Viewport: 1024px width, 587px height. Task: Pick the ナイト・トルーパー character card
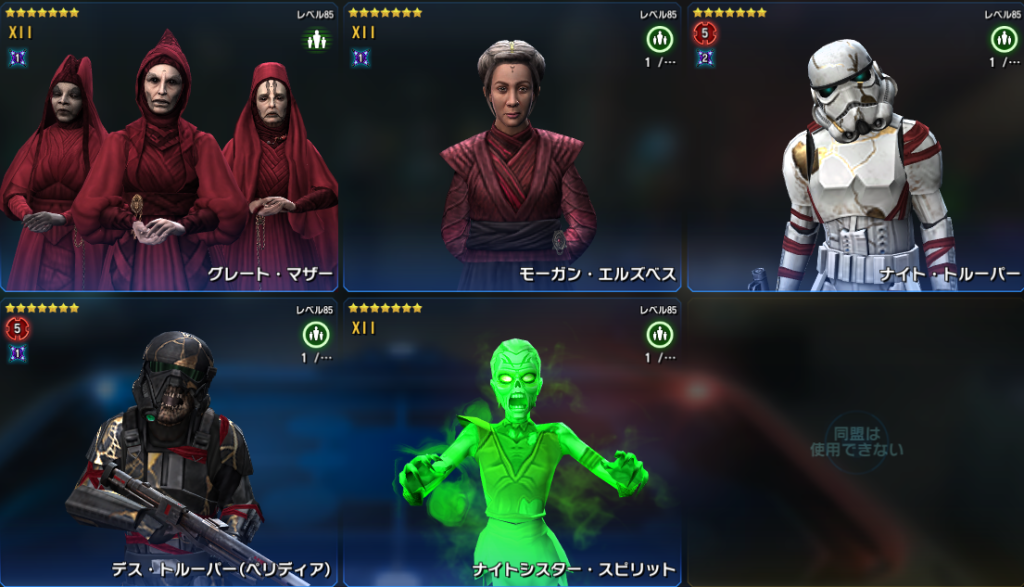coord(855,148)
